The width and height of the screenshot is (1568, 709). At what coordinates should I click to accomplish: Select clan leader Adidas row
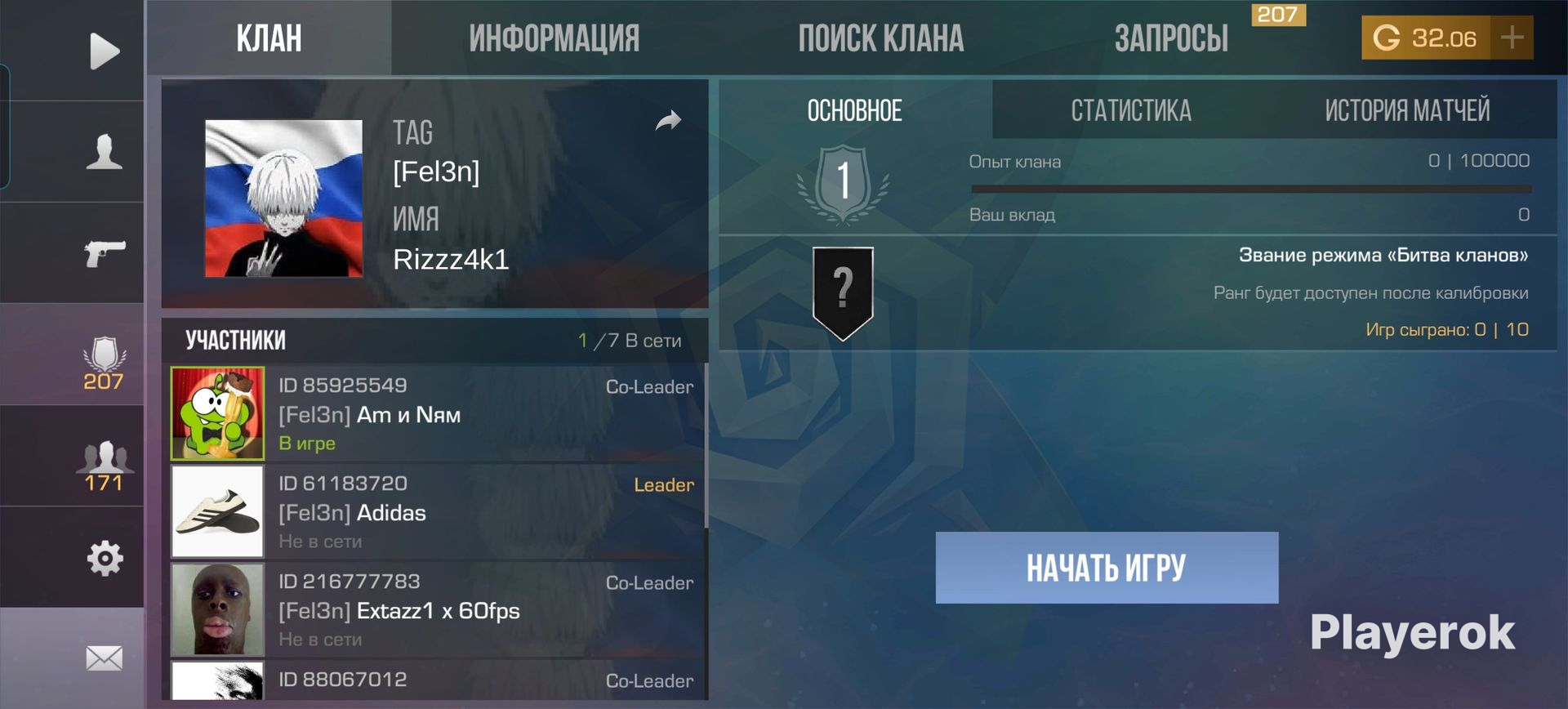point(437,512)
